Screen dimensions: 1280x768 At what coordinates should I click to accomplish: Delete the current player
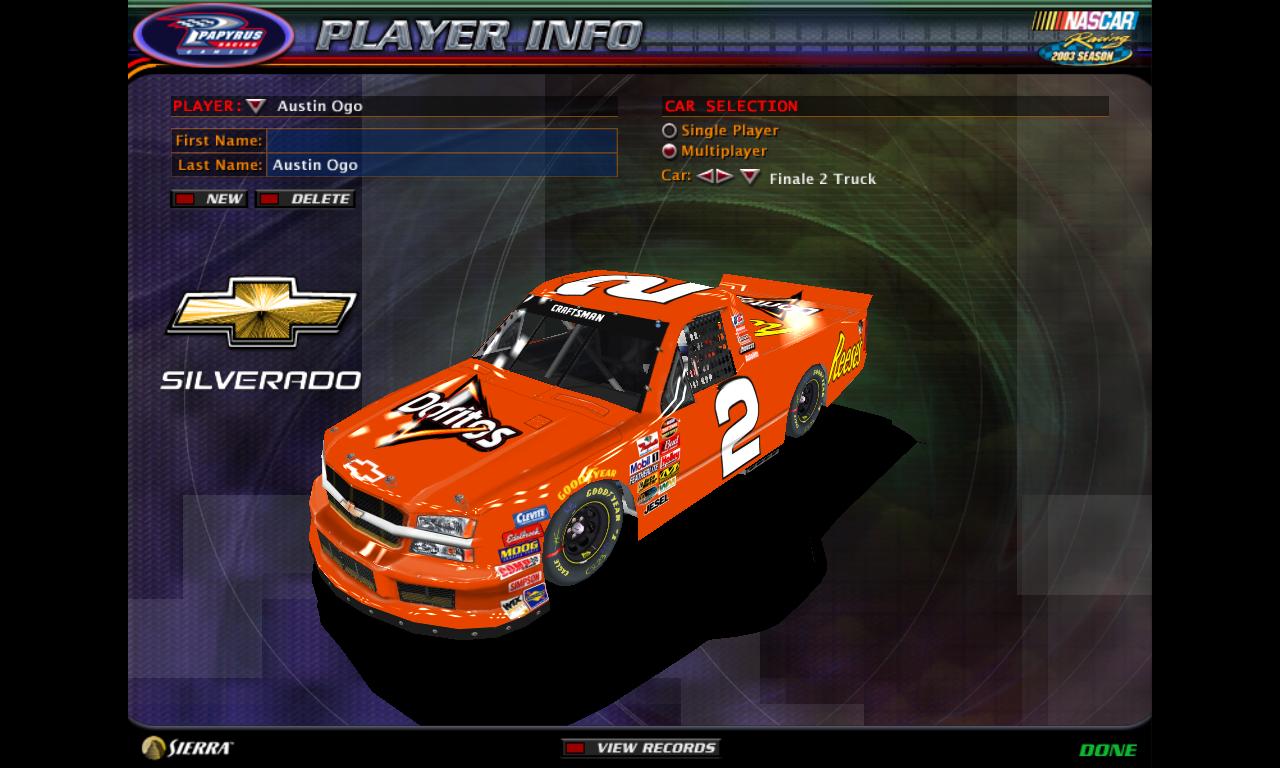pos(305,199)
